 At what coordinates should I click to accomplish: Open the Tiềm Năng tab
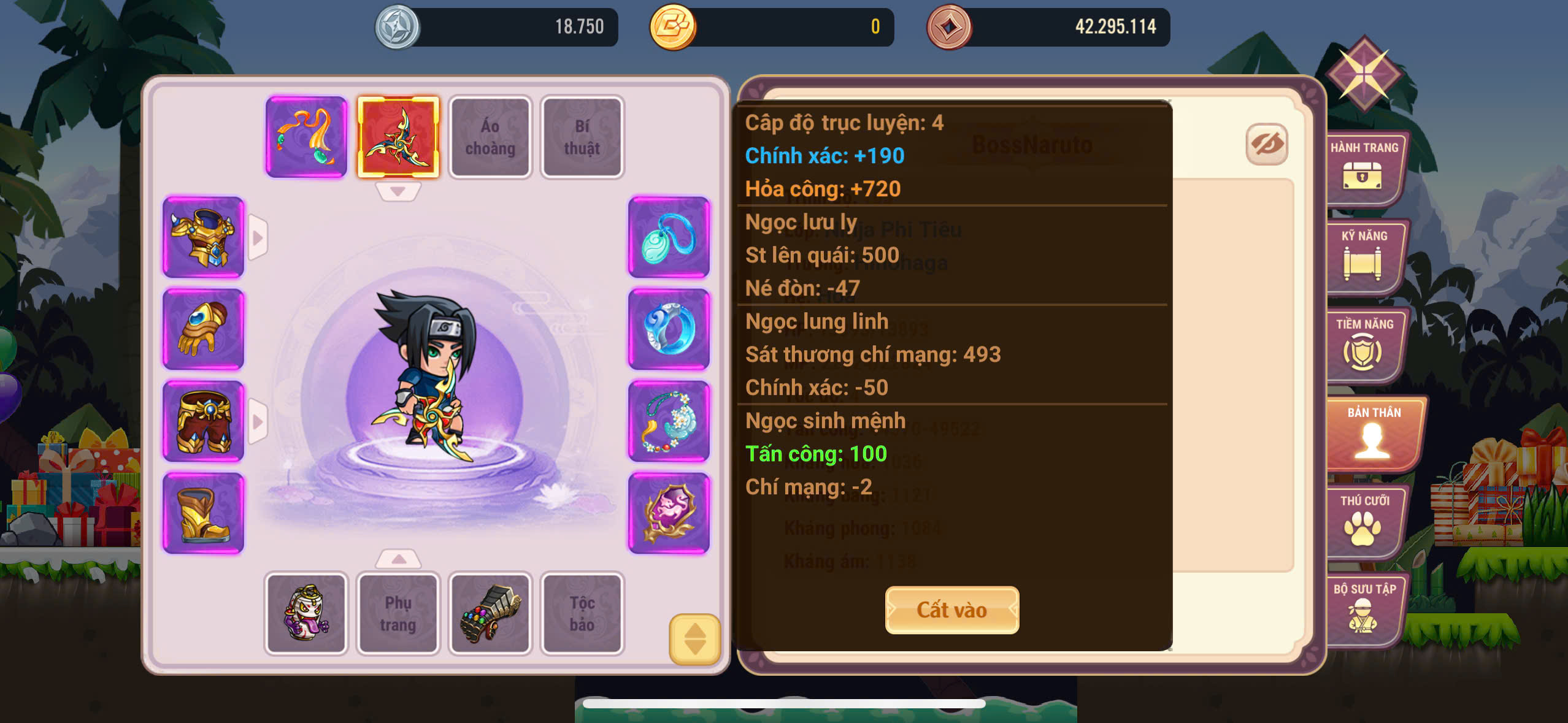[x=1364, y=344]
